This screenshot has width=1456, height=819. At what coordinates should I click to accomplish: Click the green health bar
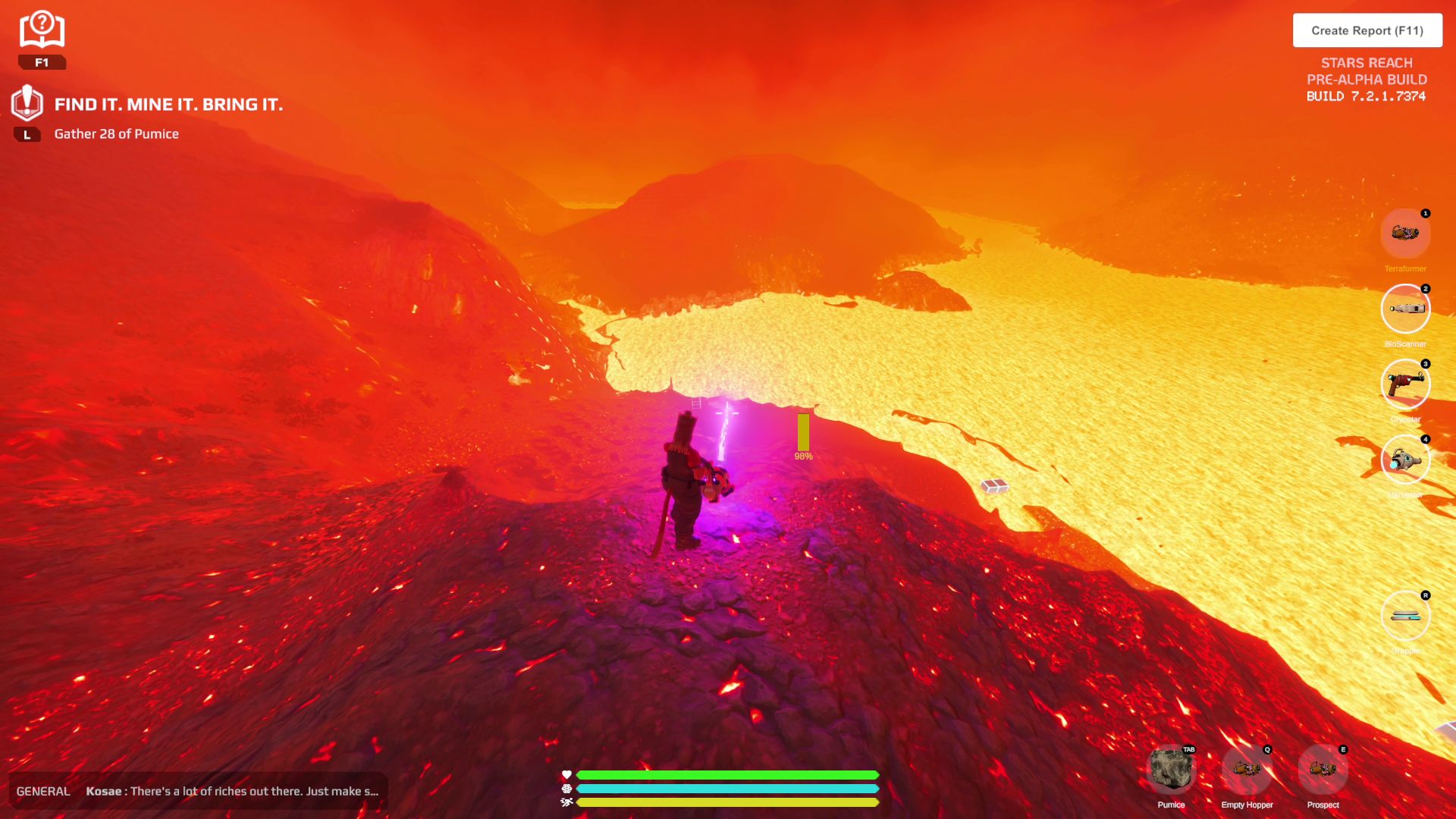coord(724,774)
